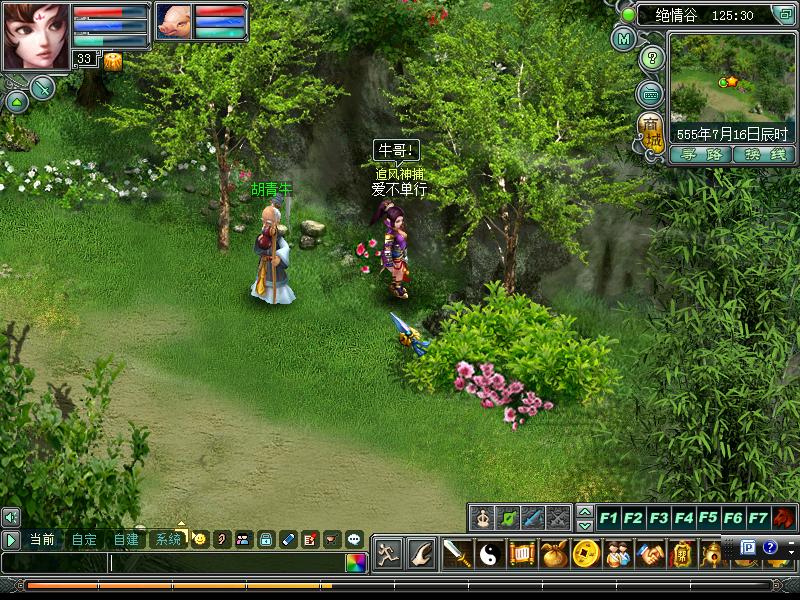Click the player character portrait
This screenshot has width=800, height=600.
click(35, 36)
